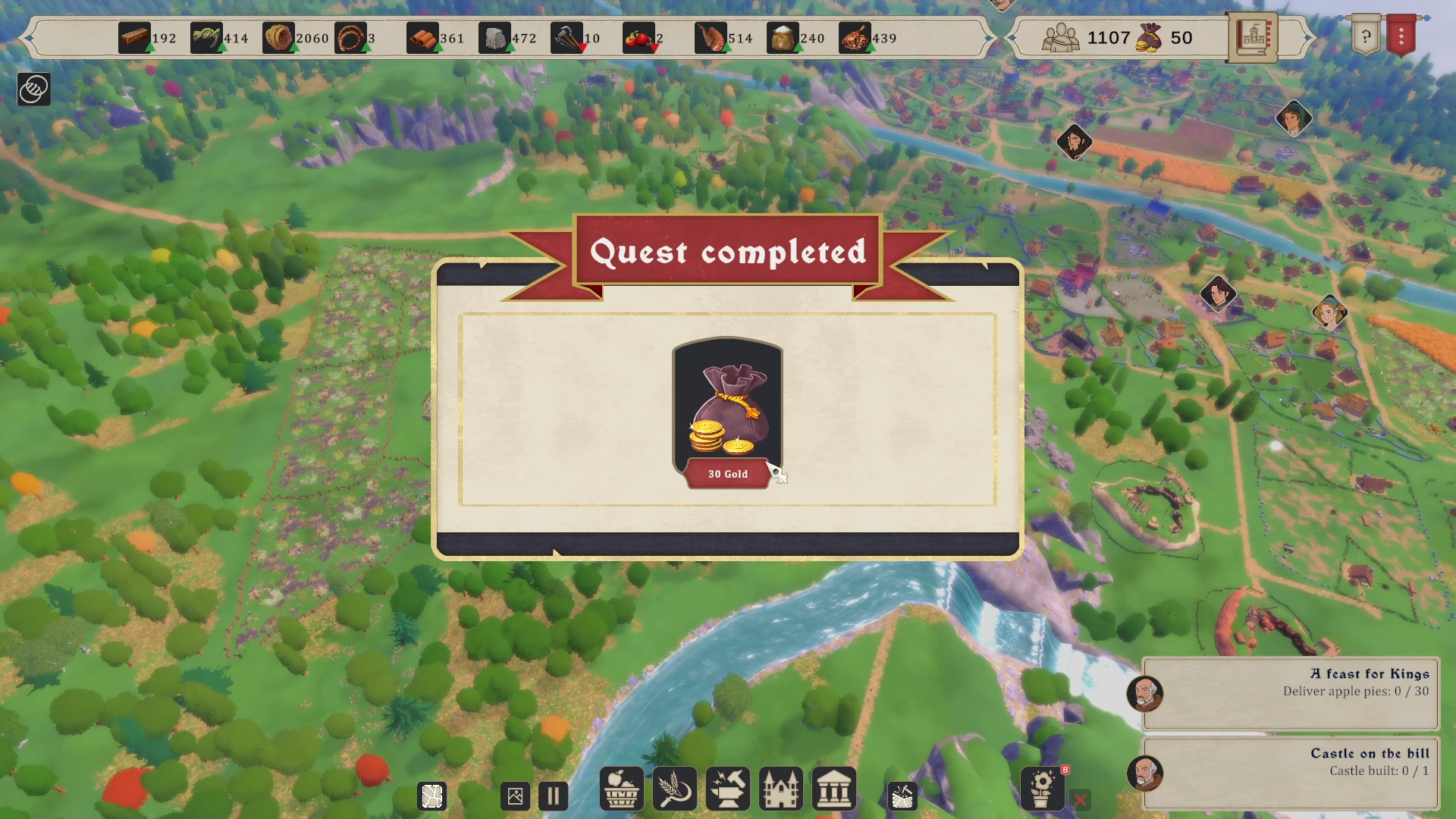Image resolution: width=1456 pixels, height=819 pixels.
Task: Open the anvil and hammer production category
Action: 727,789
